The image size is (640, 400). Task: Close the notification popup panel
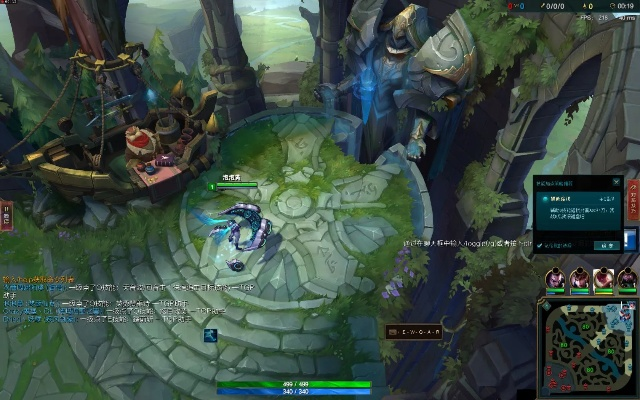coord(616,184)
